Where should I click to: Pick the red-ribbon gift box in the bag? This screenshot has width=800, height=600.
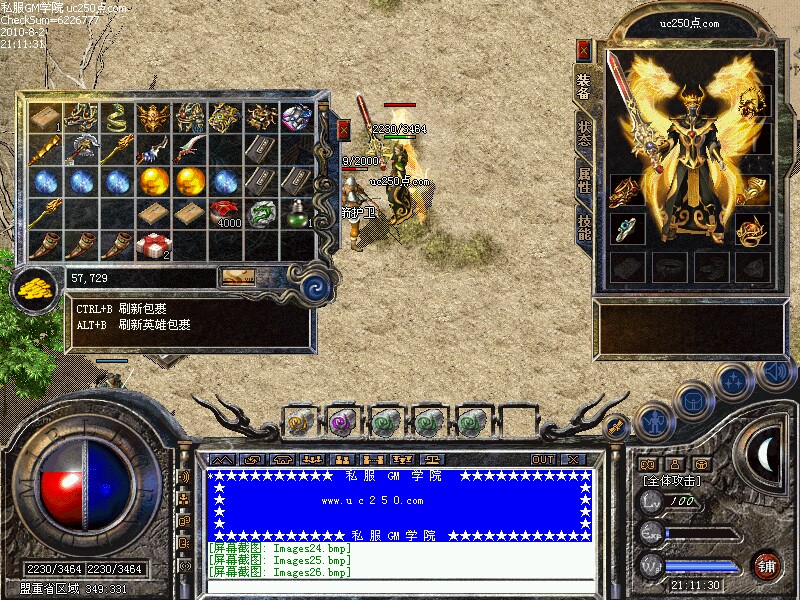coord(151,245)
